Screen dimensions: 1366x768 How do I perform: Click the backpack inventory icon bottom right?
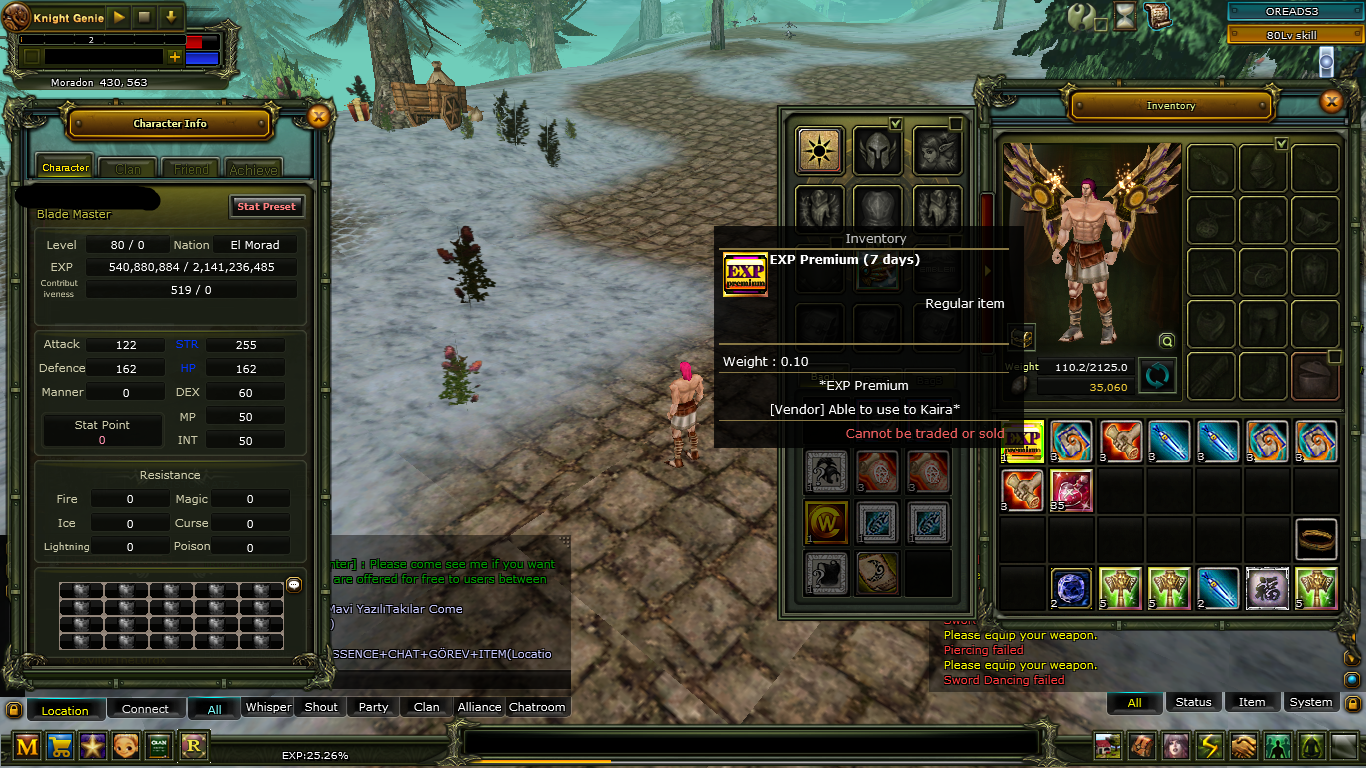[1140, 746]
